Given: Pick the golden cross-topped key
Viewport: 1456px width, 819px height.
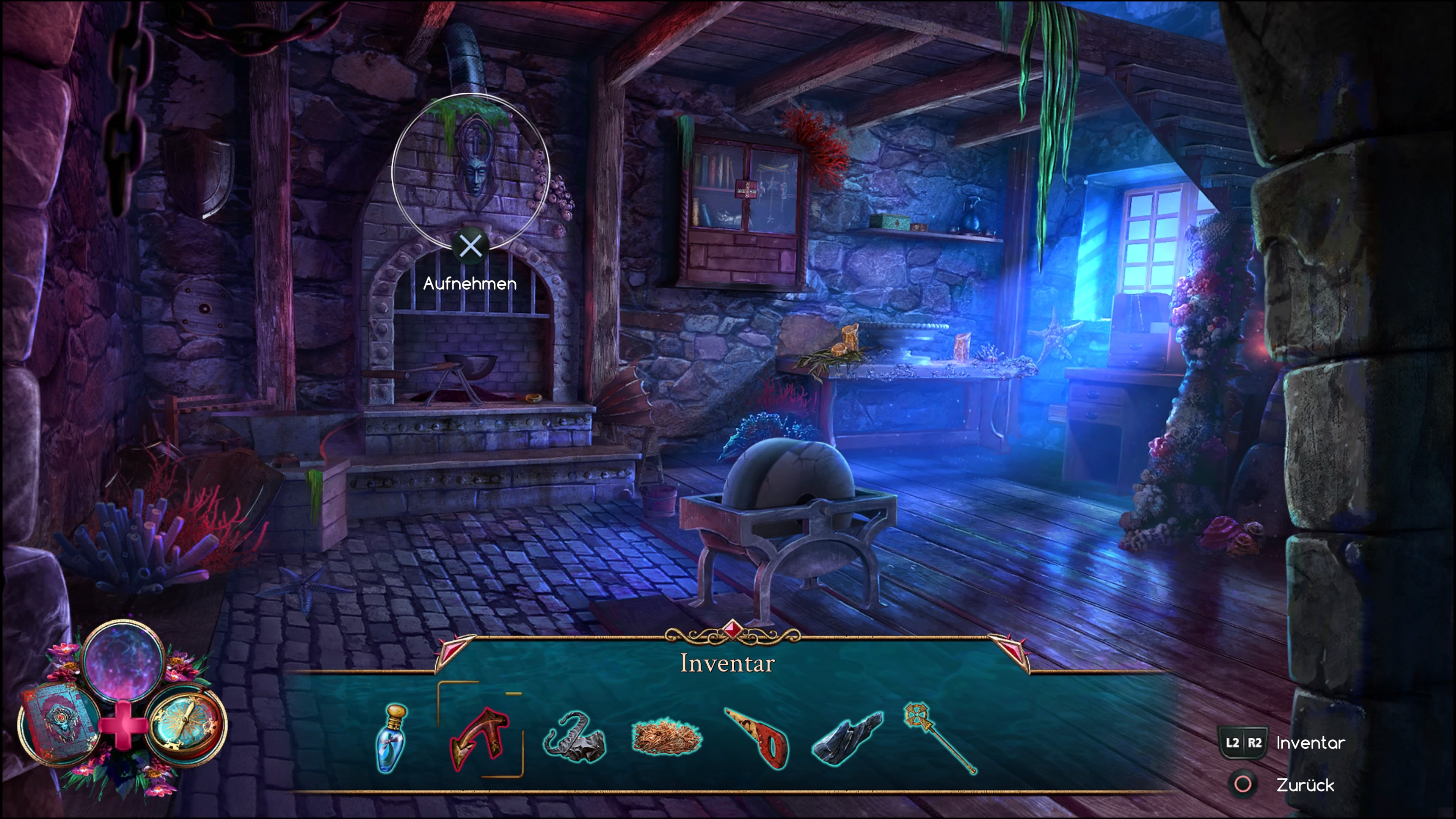Looking at the screenshot, I should [x=939, y=736].
